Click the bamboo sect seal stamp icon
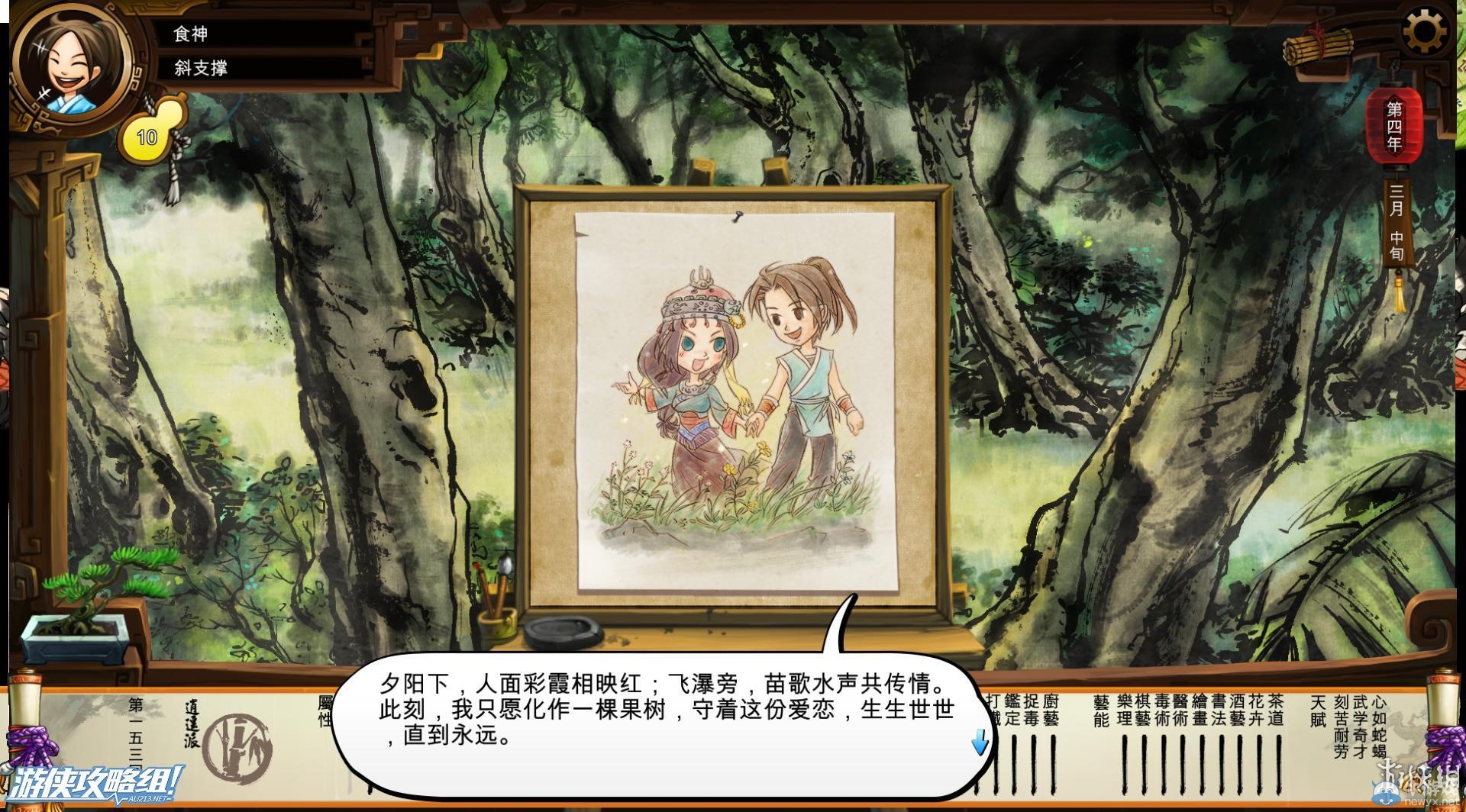Screen dimensions: 1466x812 [x=238, y=748]
